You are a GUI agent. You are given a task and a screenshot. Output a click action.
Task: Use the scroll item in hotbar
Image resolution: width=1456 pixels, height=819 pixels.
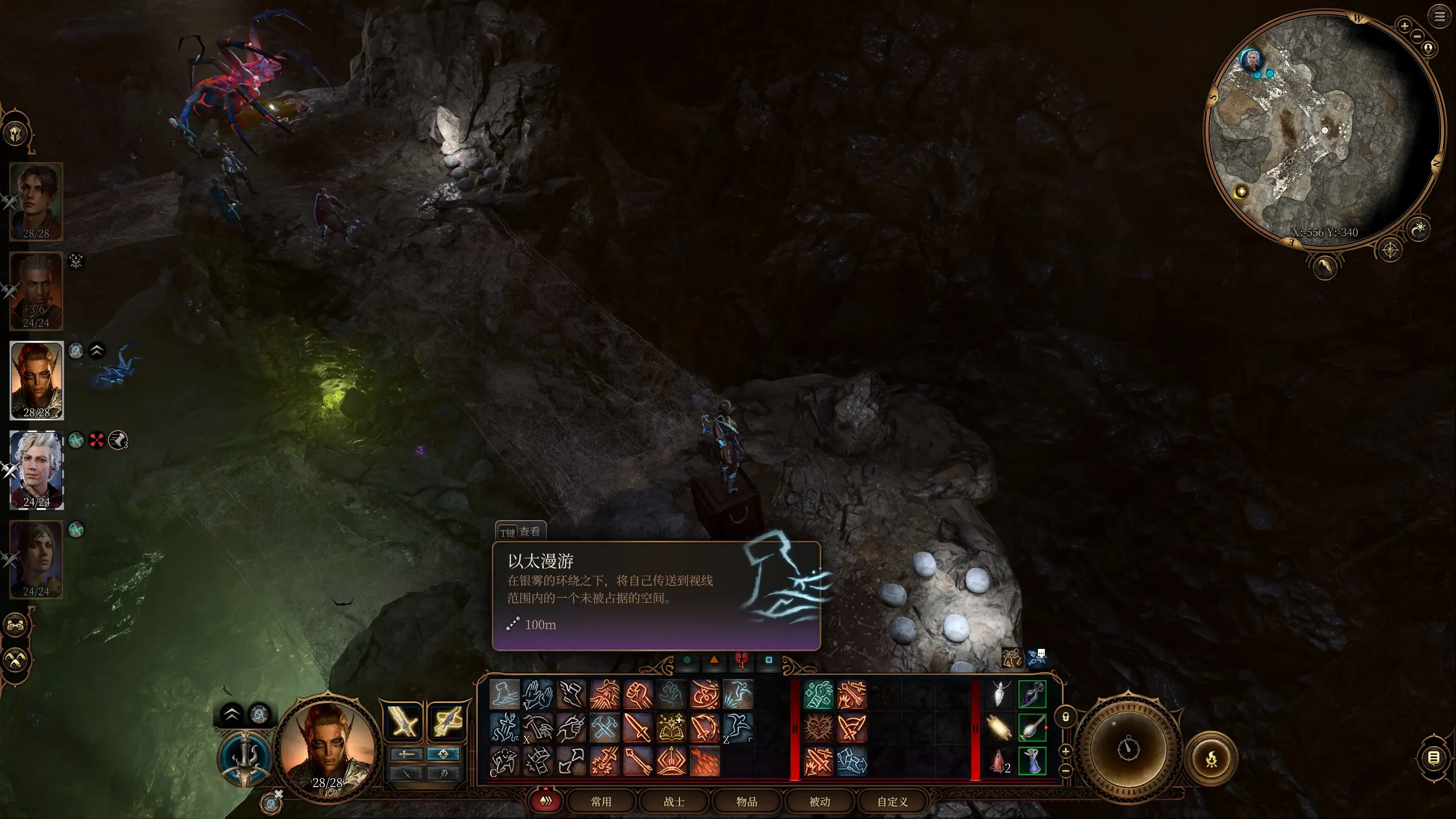pyautogui.click(x=999, y=728)
